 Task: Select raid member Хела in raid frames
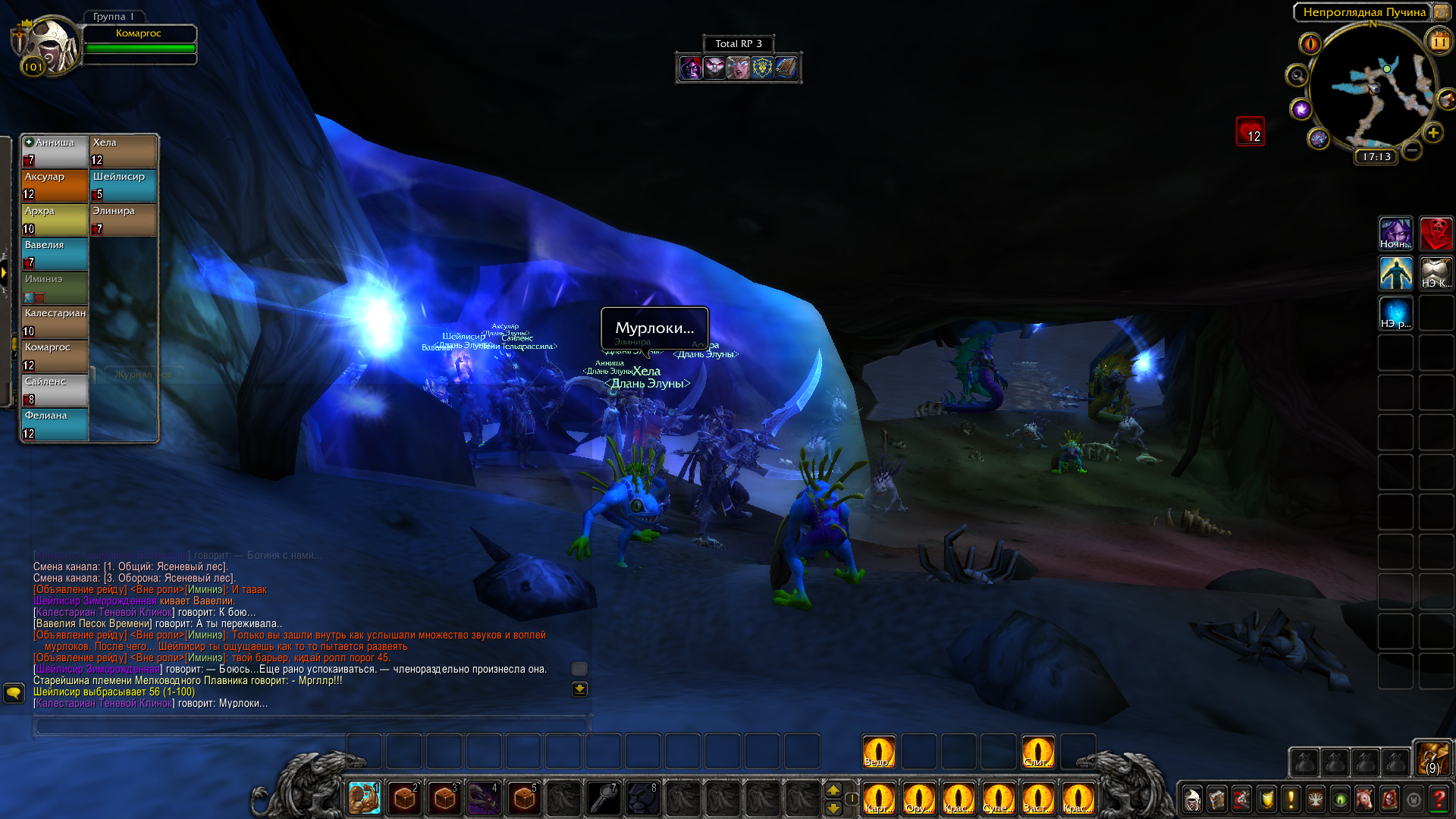pos(123,151)
